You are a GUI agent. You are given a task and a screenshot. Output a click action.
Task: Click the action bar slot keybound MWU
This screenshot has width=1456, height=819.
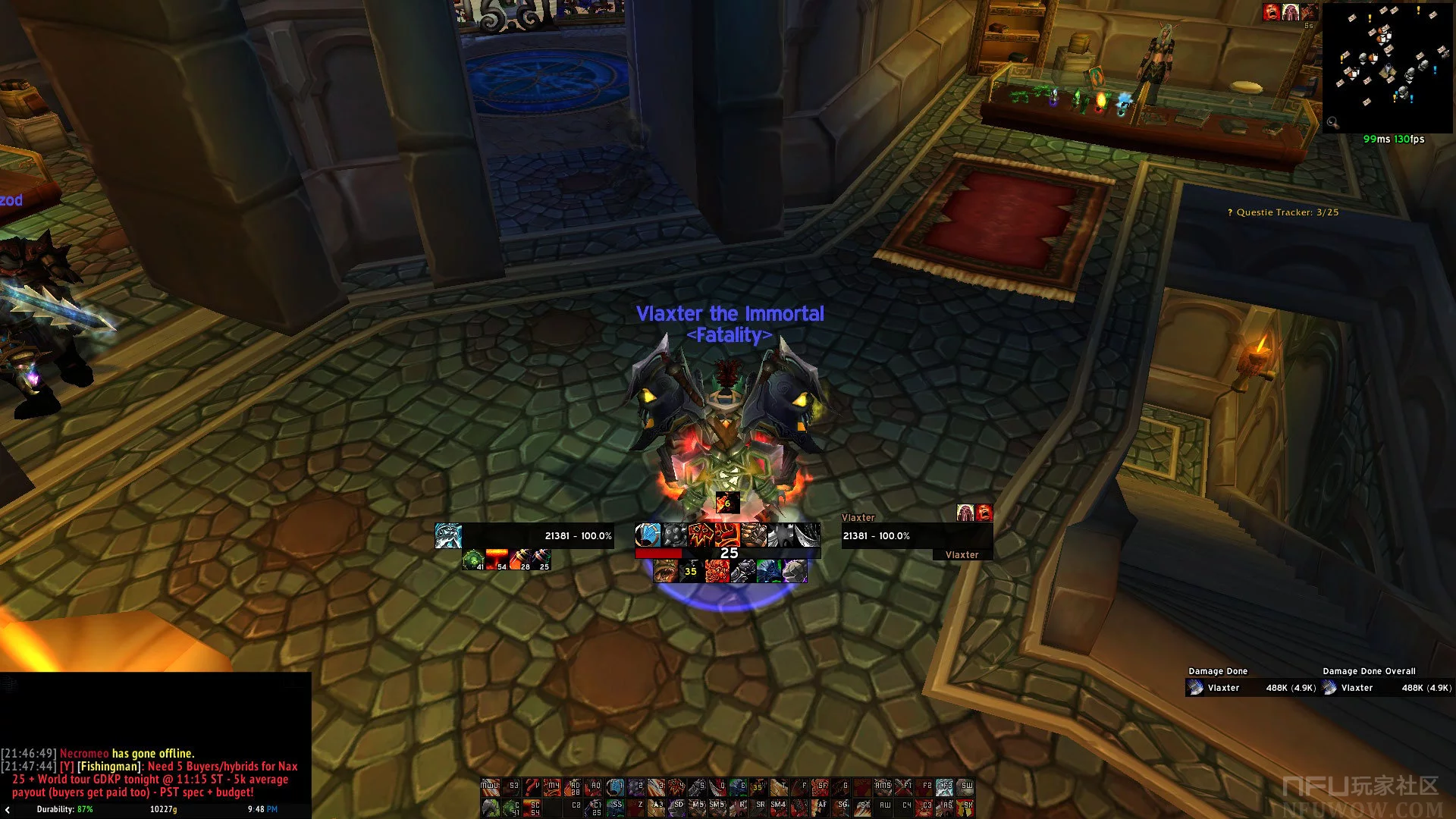[491, 788]
